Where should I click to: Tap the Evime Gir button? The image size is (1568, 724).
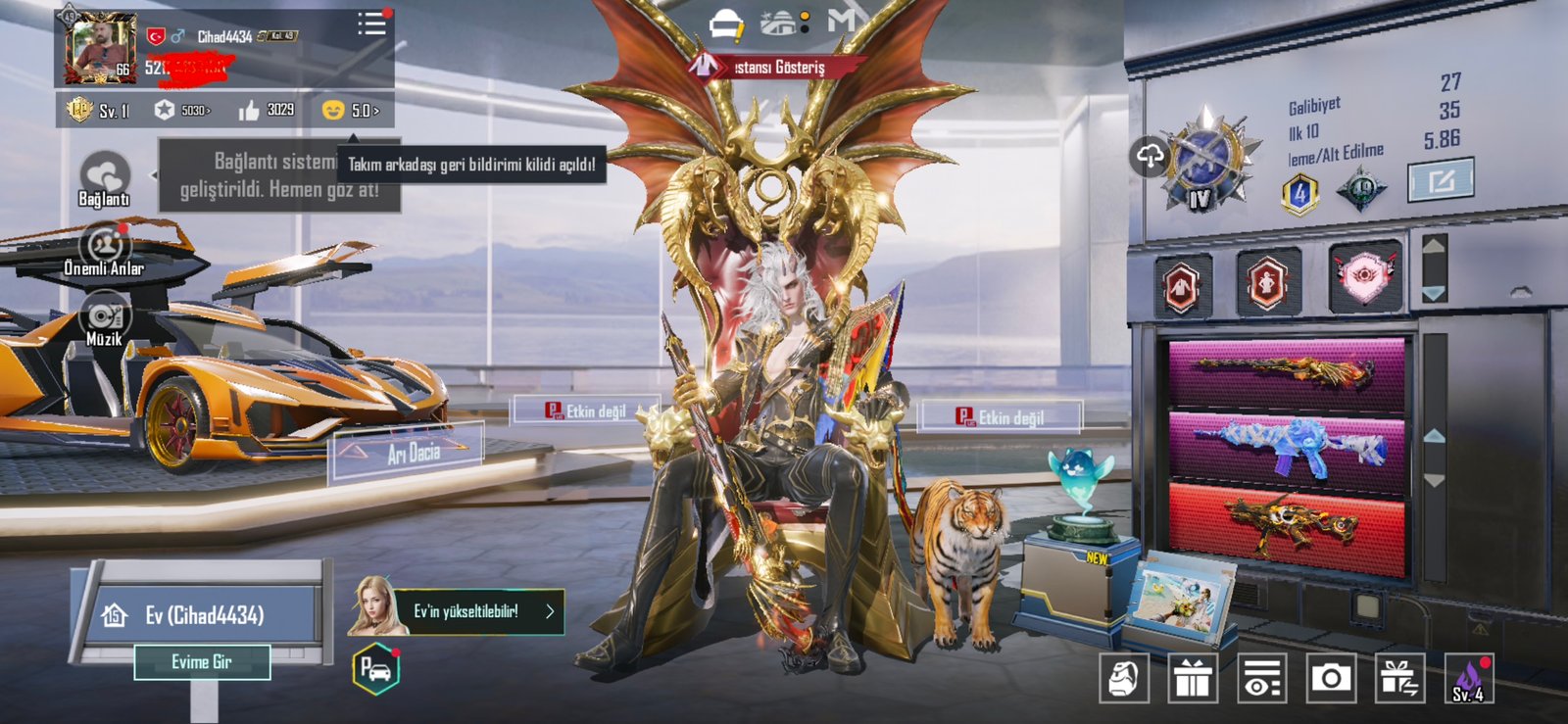pyautogui.click(x=202, y=662)
